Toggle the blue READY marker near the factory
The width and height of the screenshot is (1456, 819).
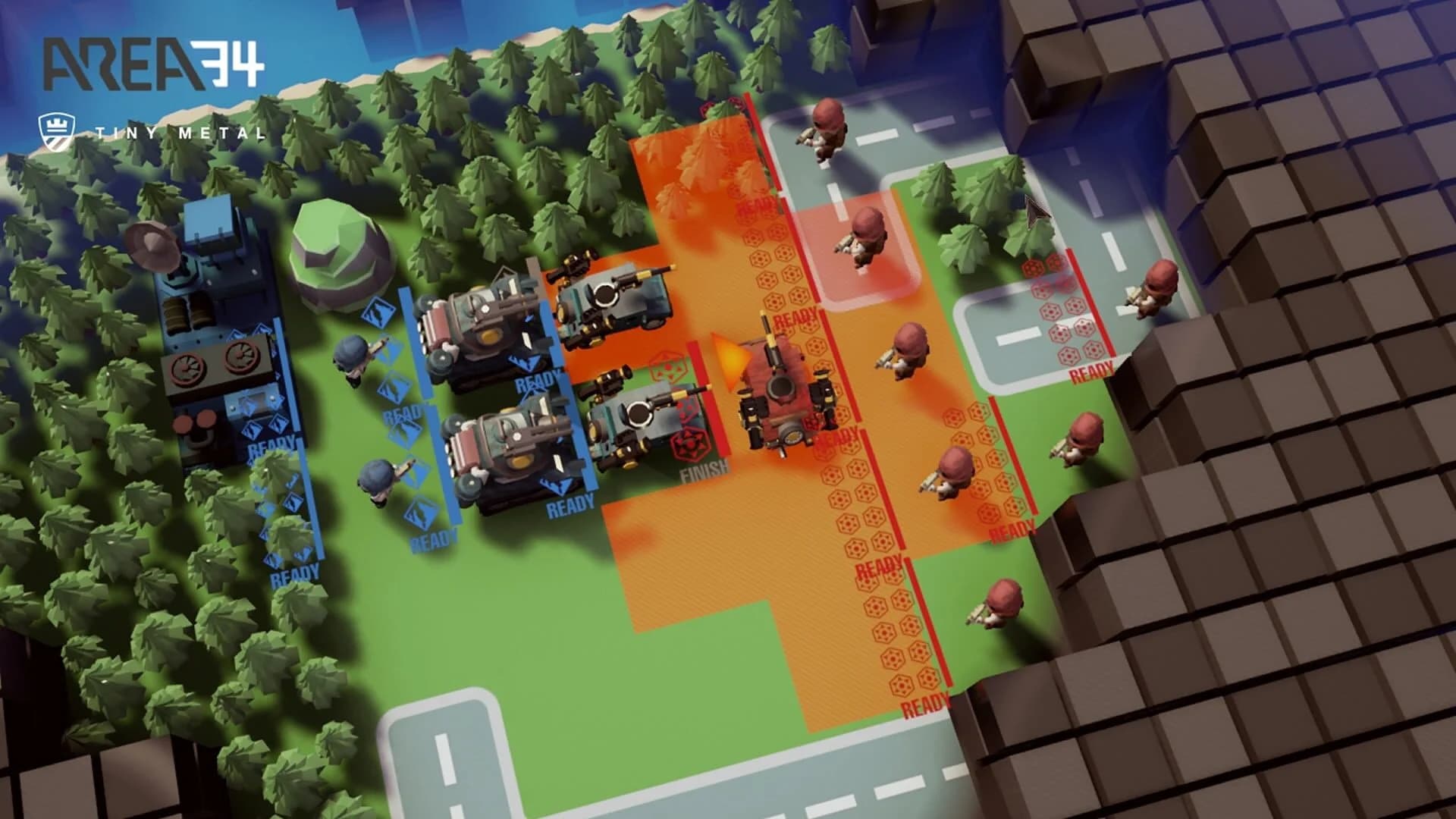click(x=265, y=447)
